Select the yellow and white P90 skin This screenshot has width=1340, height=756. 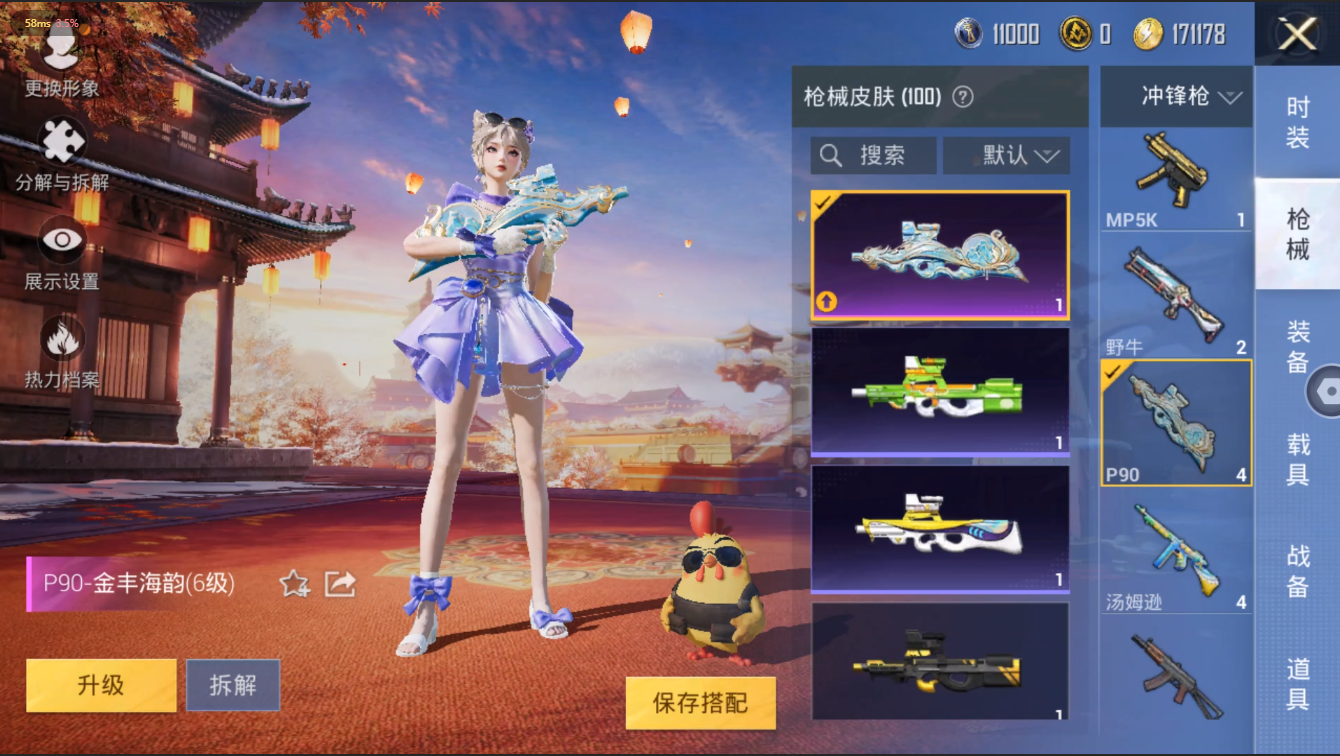(940, 528)
